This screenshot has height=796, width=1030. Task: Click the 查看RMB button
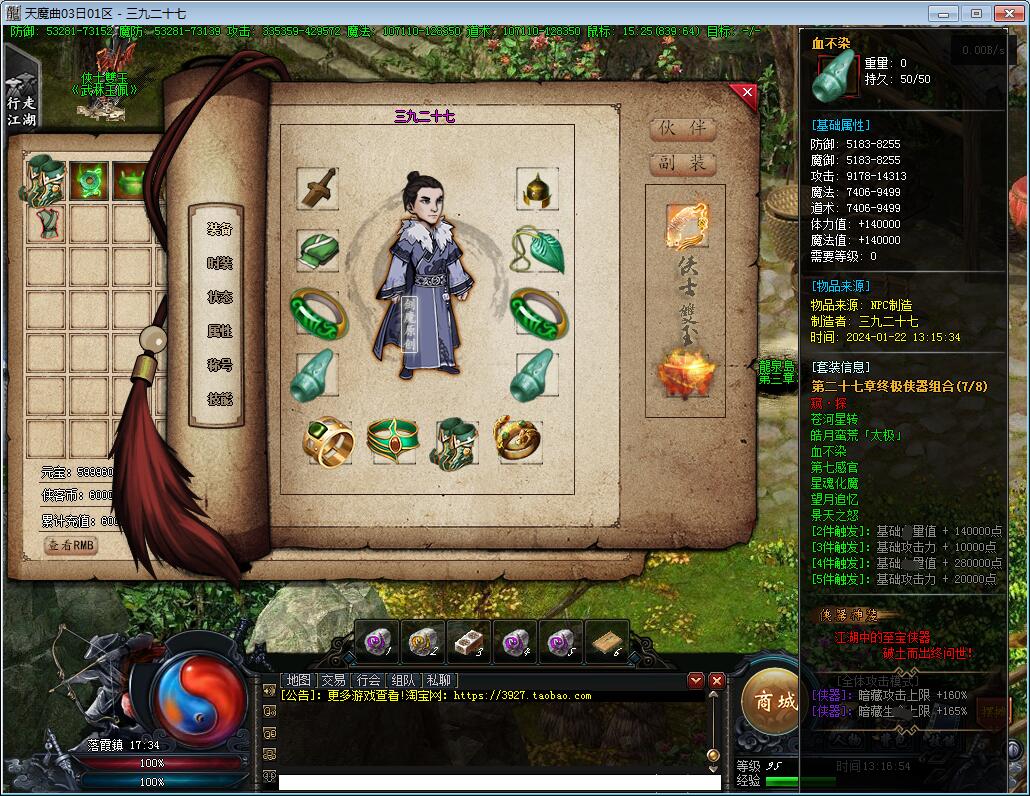pos(71,546)
